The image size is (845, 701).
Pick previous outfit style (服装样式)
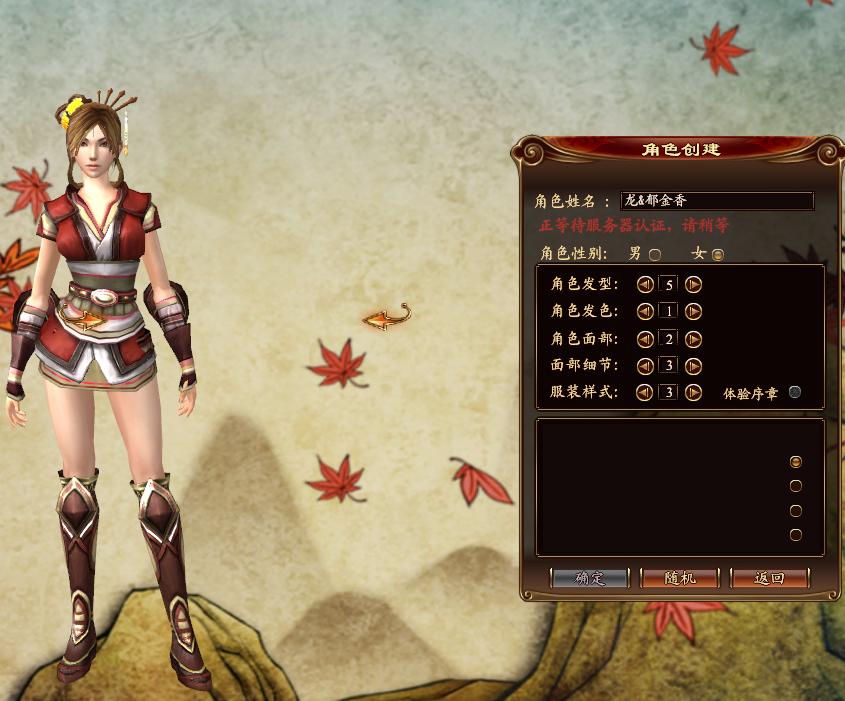645,392
